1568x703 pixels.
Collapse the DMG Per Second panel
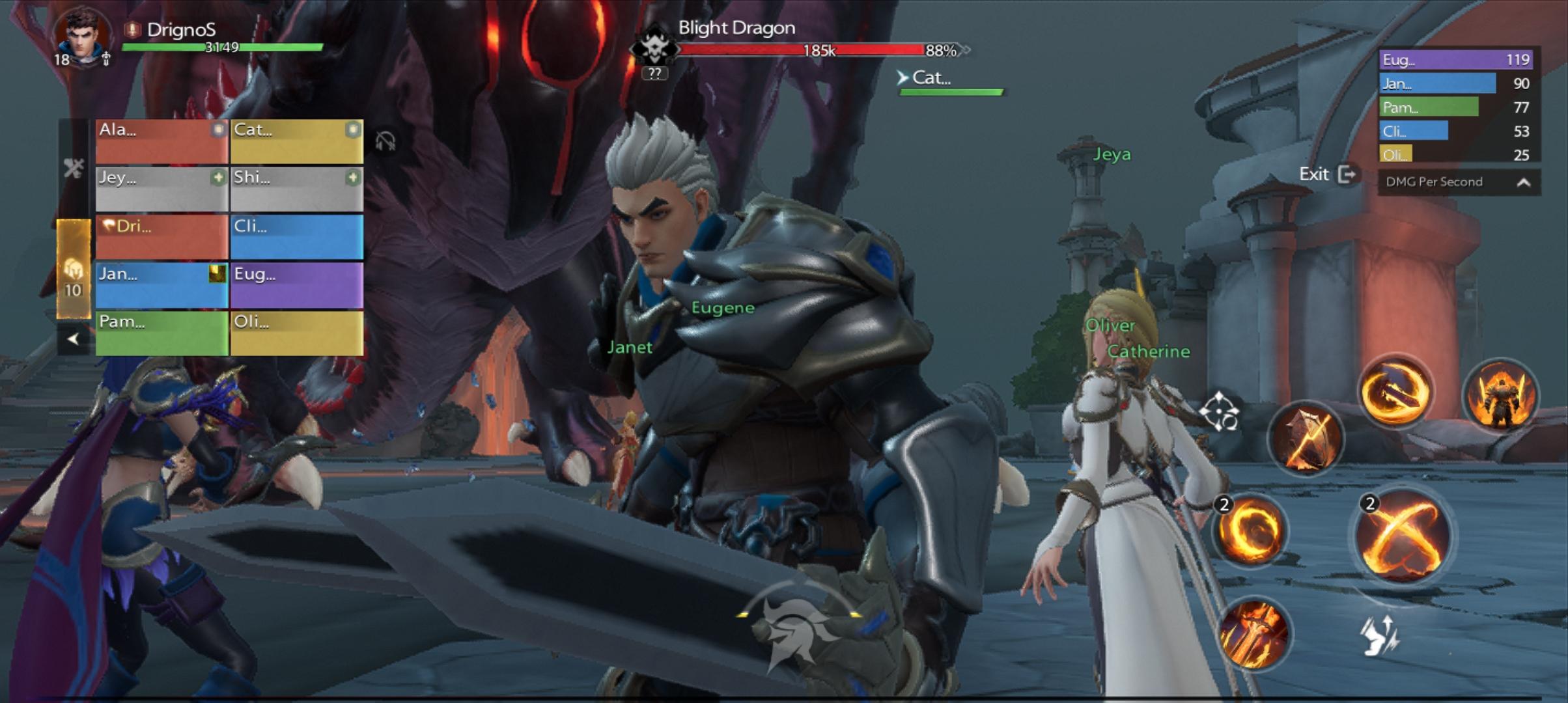coord(1523,182)
